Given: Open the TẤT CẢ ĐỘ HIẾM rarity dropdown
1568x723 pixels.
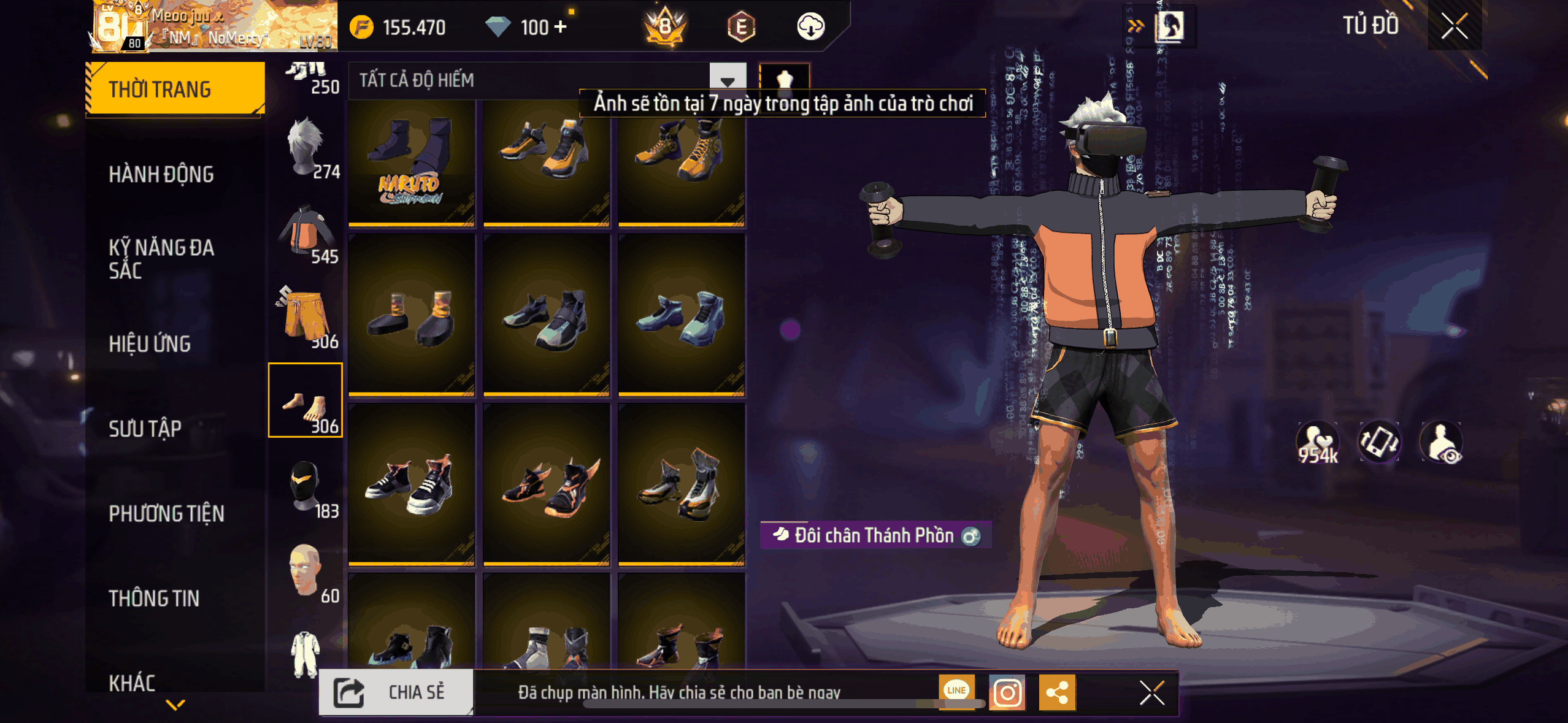Looking at the screenshot, I should [727, 80].
